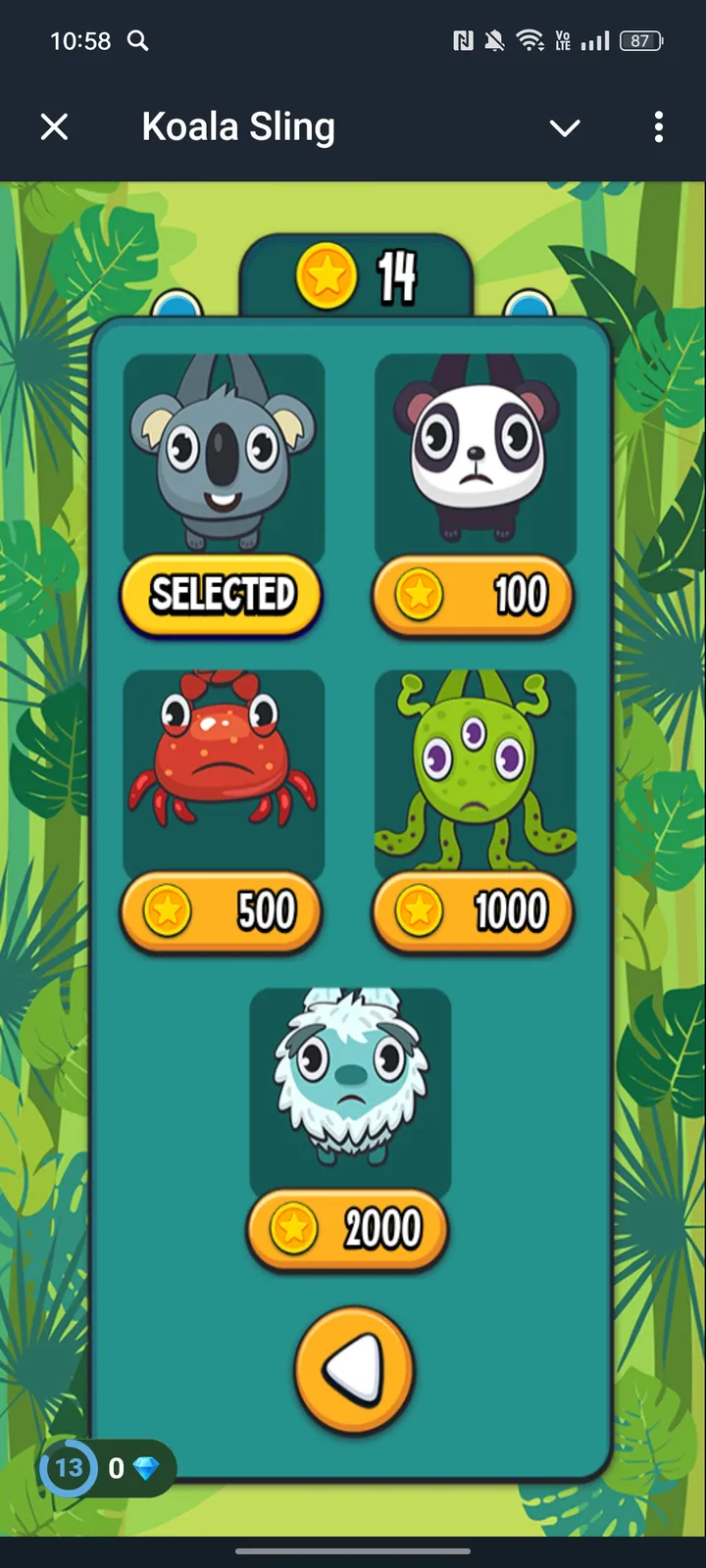Image resolution: width=706 pixels, height=1568 pixels.
Task: Buy the white yeti for 2000 coins
Action: [348, 1228]
